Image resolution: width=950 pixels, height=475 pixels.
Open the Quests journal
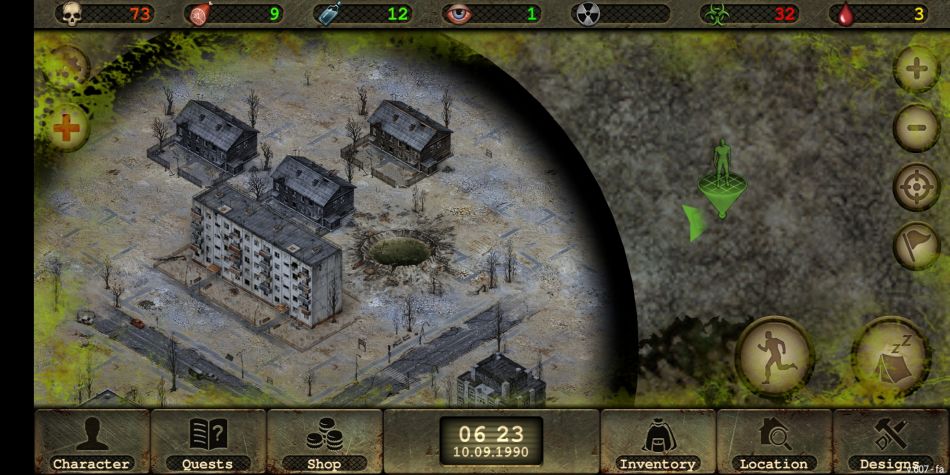tap(208, 441)
